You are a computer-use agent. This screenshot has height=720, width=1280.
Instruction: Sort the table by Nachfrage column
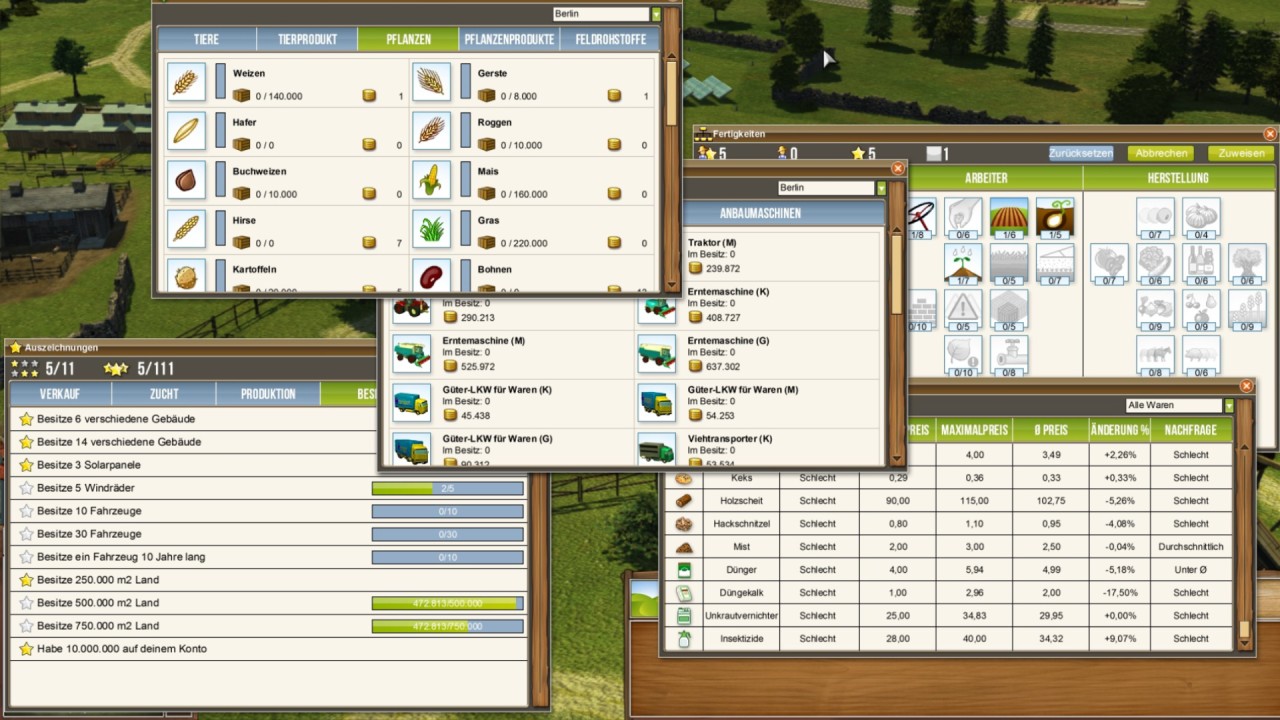click(x=1191, y=430)
